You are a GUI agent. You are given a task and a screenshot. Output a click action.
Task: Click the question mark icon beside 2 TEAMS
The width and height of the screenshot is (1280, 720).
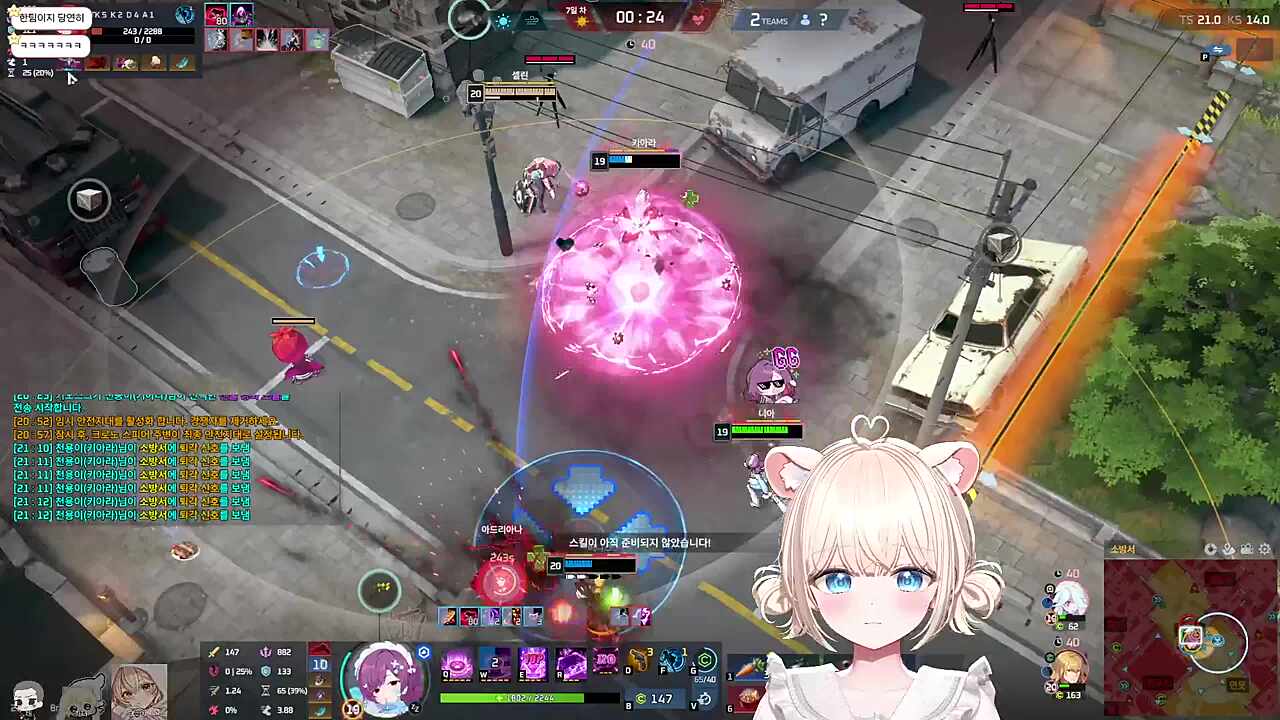pyautogui.click(x=823, y=19)
